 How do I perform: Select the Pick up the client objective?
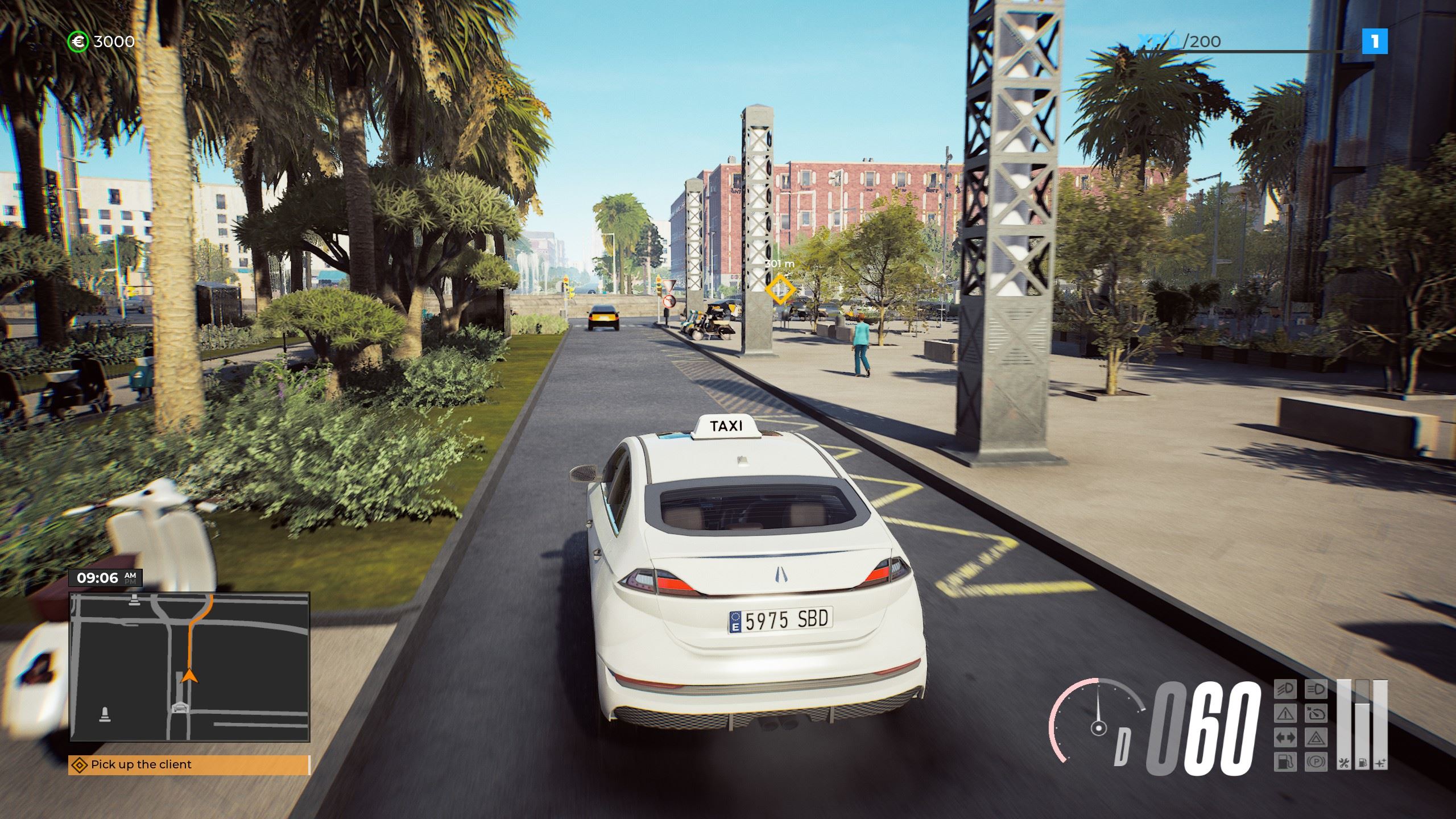click(189, 764)
